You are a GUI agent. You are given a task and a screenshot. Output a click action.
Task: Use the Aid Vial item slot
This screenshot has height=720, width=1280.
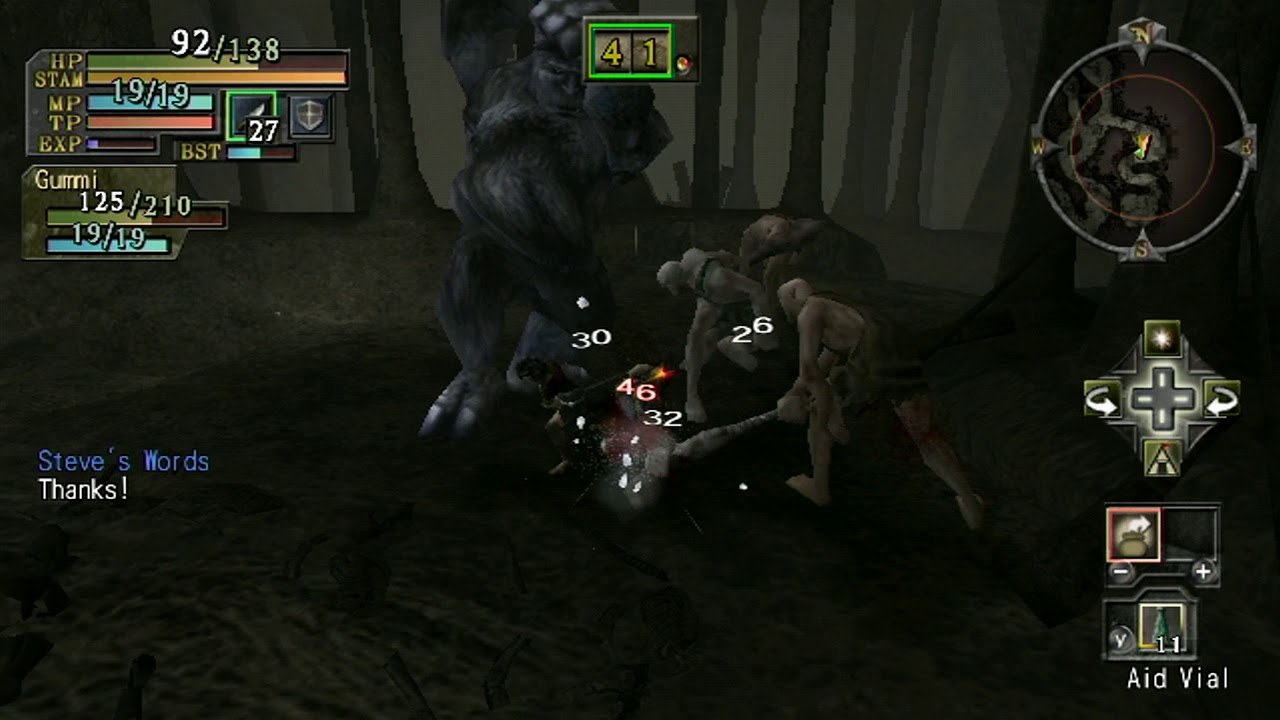[1160, 630]
